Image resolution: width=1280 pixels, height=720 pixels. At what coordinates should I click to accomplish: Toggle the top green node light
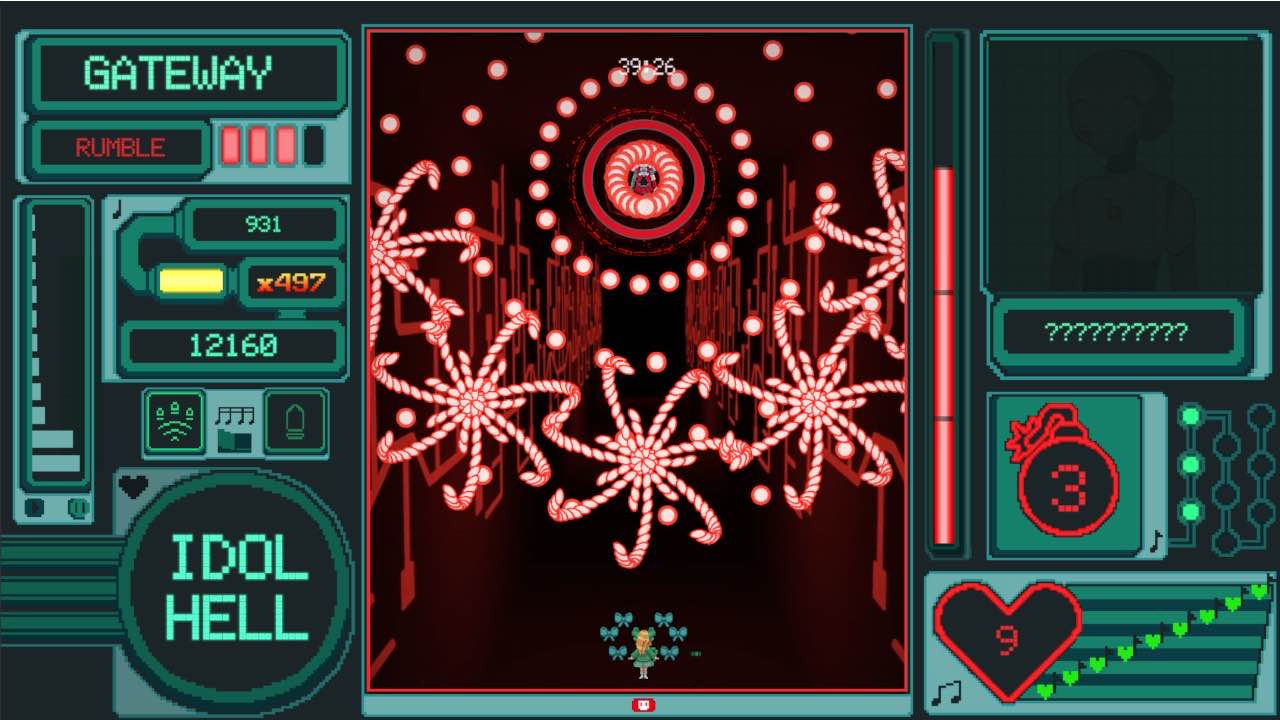1190,415
